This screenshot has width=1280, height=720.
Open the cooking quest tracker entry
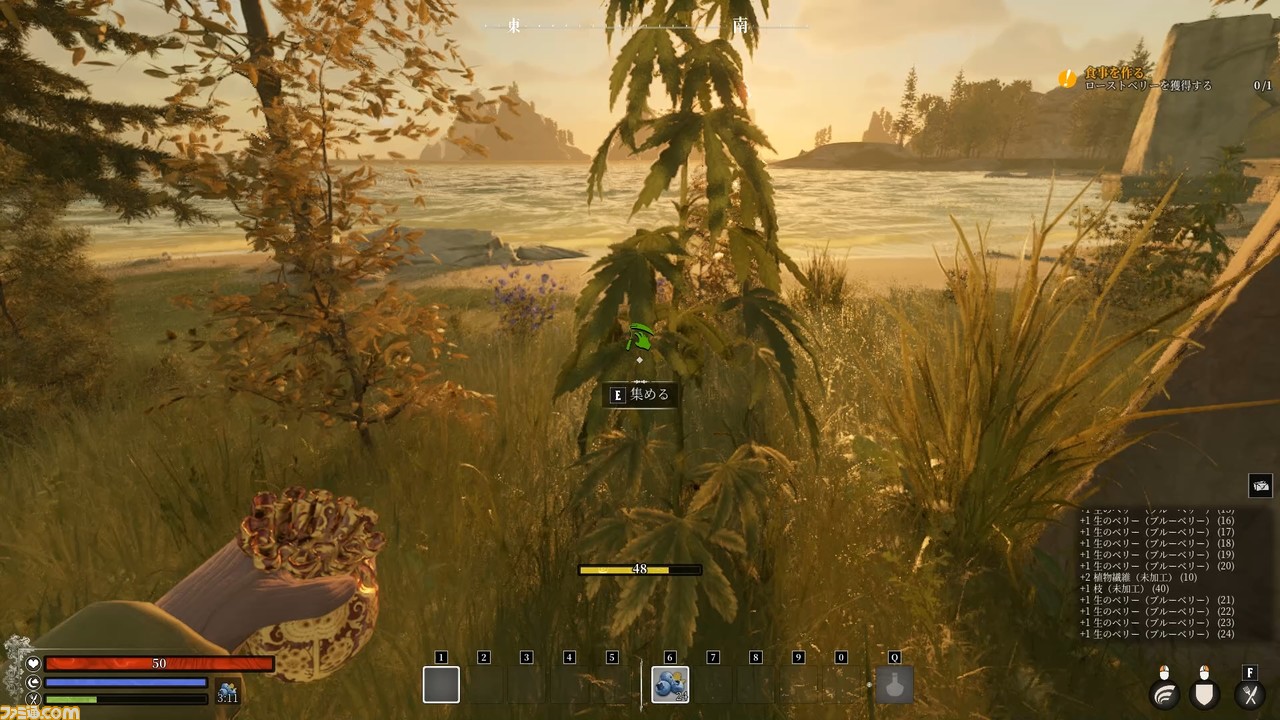click(x=1150, y=79)
